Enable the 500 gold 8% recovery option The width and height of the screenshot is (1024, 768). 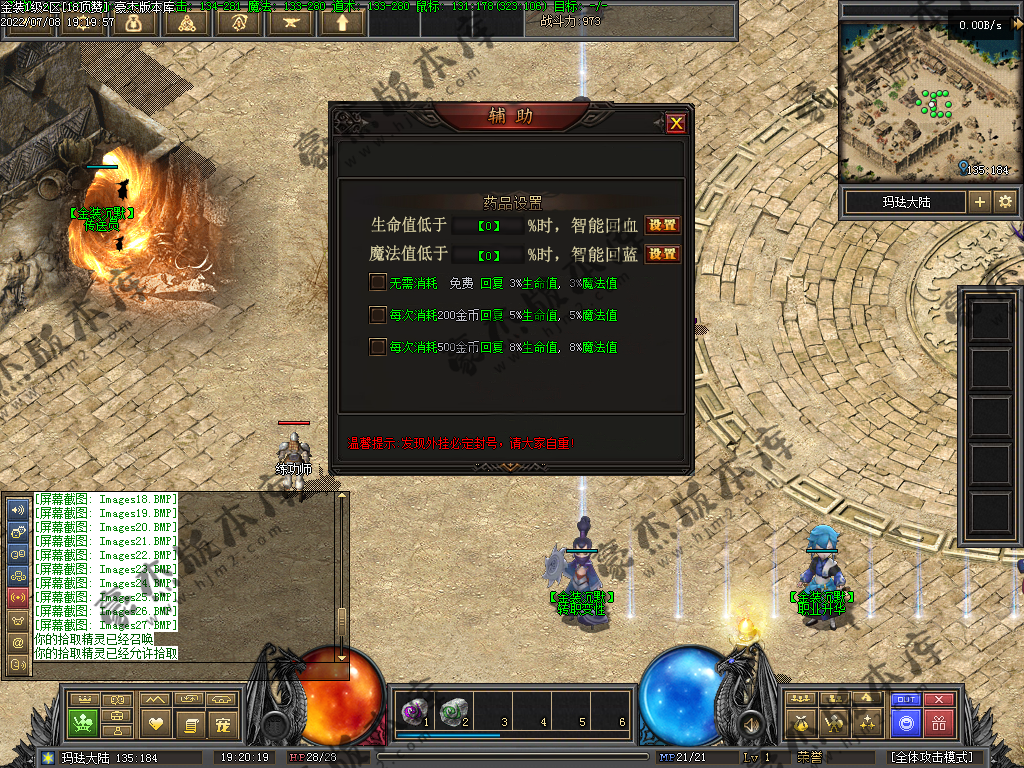tap(378, 347)
